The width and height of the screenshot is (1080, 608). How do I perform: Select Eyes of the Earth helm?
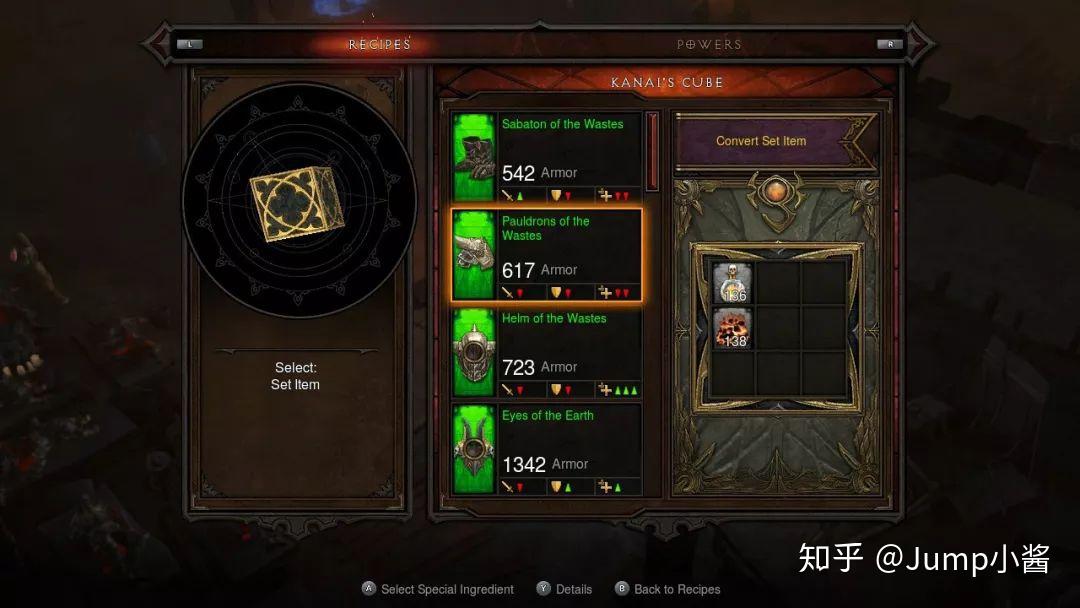[546, 448]
